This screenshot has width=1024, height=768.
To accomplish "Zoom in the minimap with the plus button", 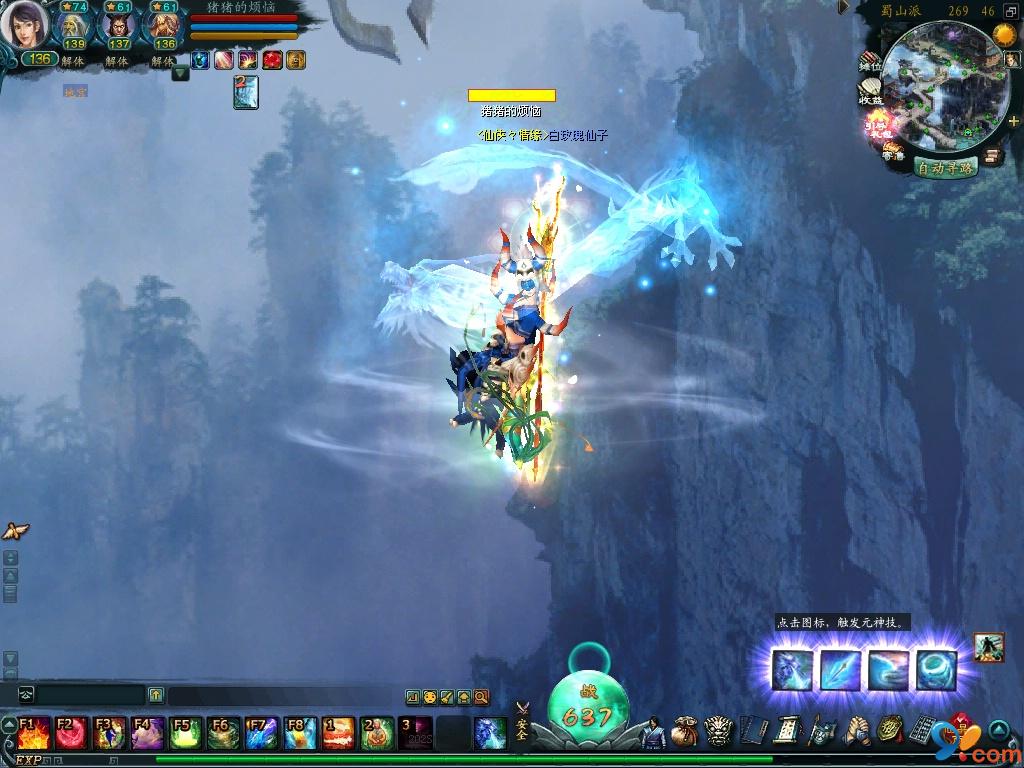I will [1013, 121].
